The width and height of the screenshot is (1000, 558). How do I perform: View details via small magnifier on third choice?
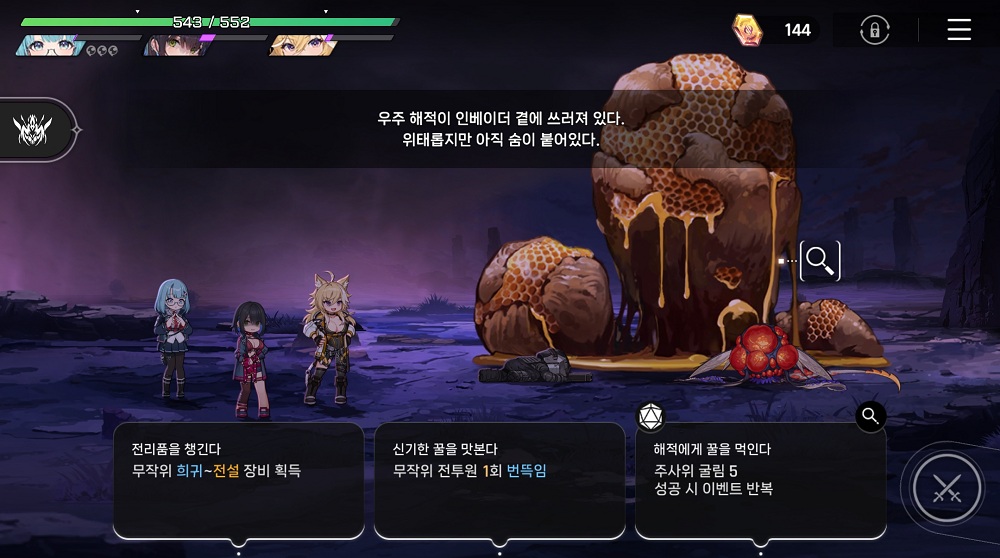pyautogui.click(x=870, y=416)
